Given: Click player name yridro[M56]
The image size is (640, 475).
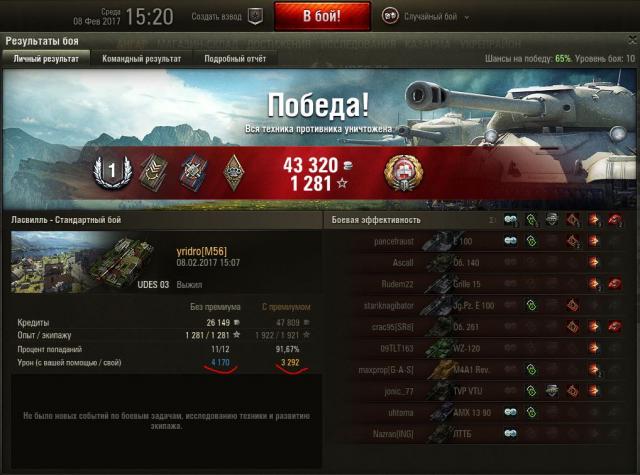Looking at the screenshot, I should pos(202,251).
